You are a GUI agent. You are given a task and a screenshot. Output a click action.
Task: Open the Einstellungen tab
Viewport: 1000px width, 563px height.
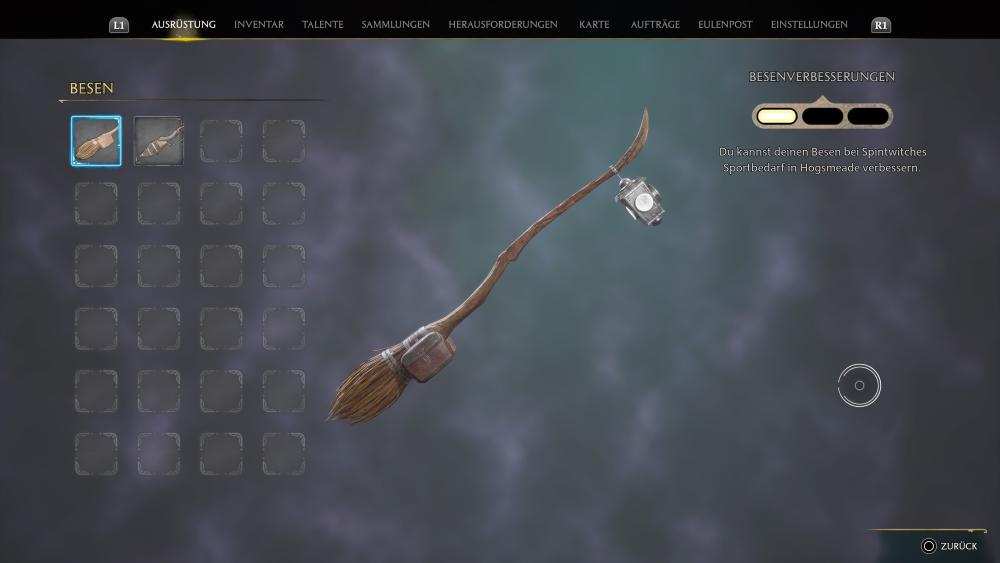coord(809,24)
